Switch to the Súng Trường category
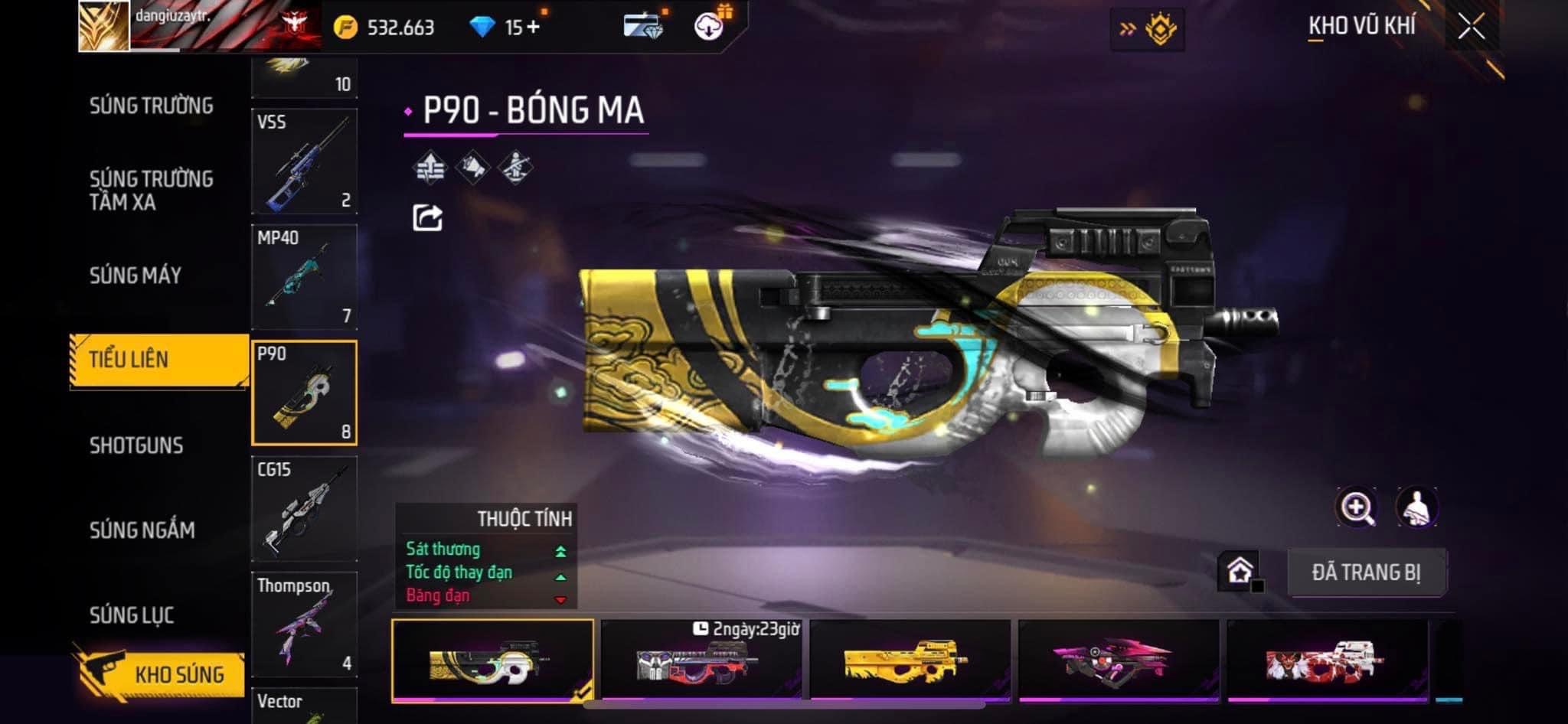The width and height of the screenshot is (1568, 724). 152,106
